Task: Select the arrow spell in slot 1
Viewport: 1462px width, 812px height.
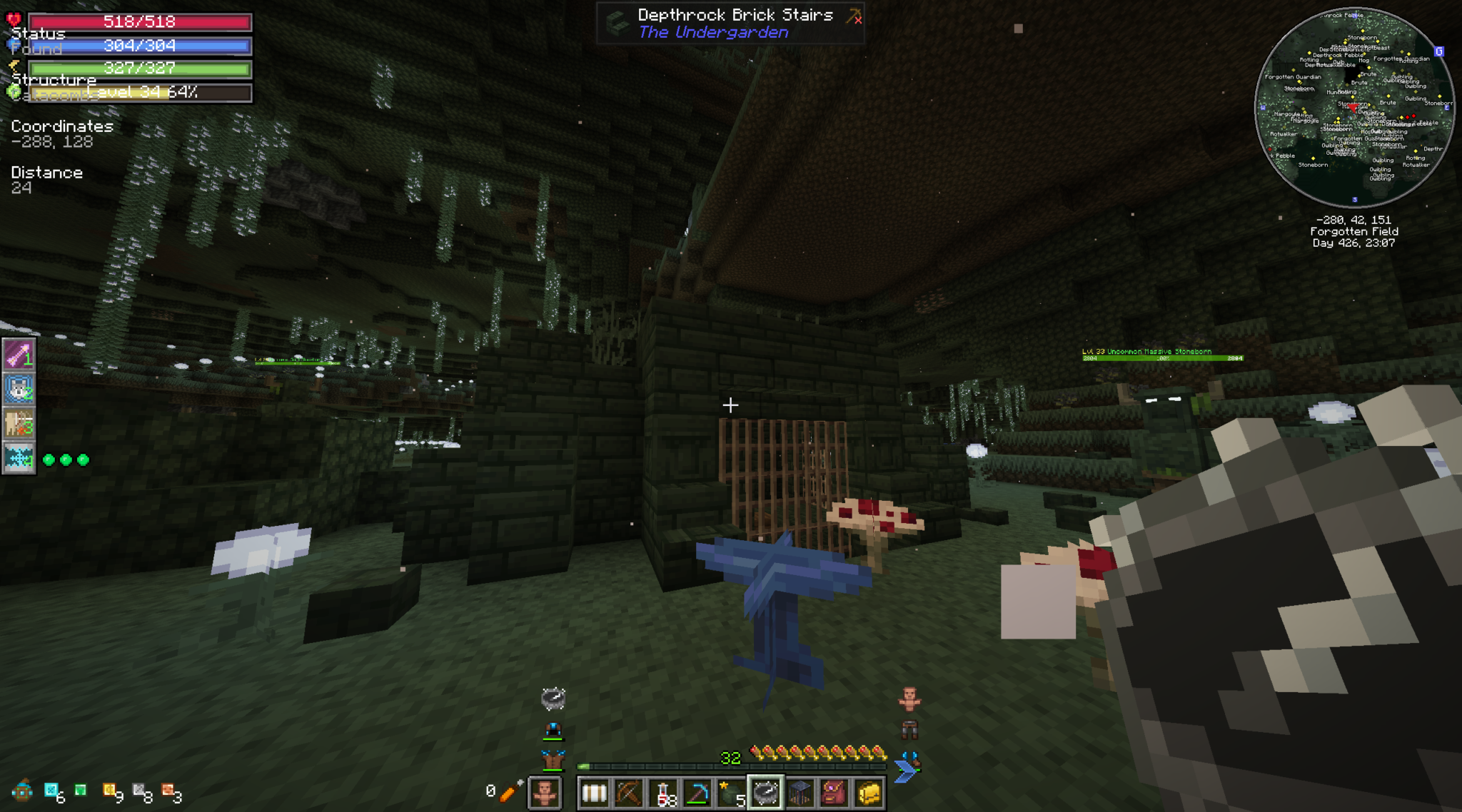Action: click(21, 355)
